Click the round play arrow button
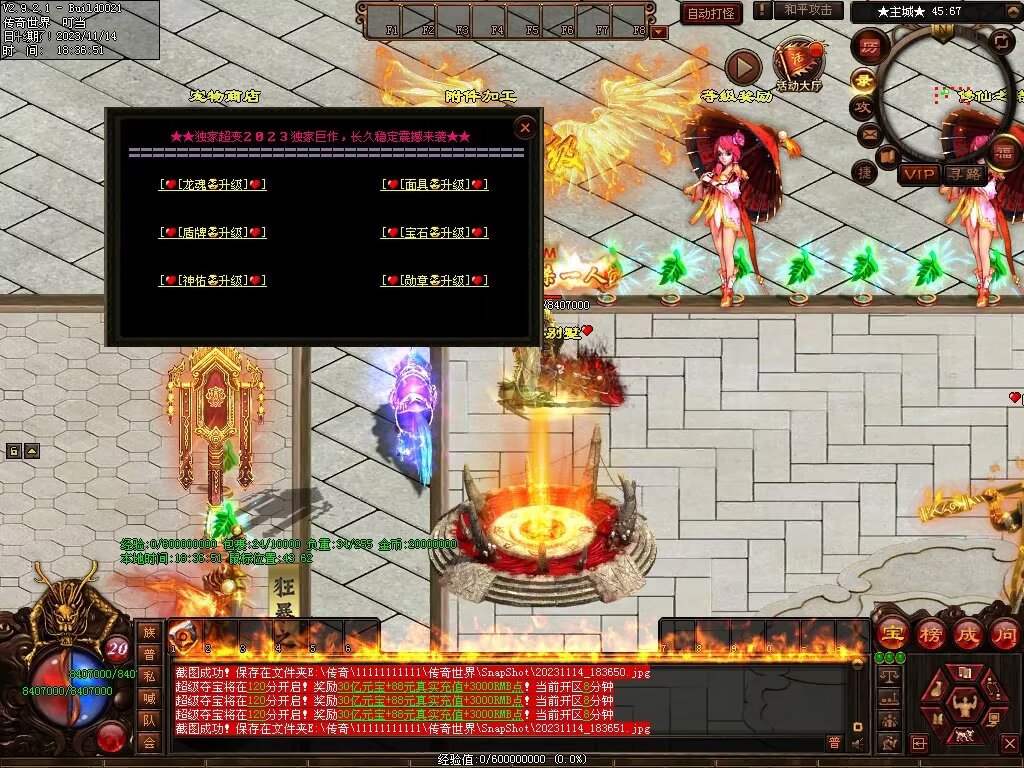This screenshot has height=768, width=1024. click(743, 68)
